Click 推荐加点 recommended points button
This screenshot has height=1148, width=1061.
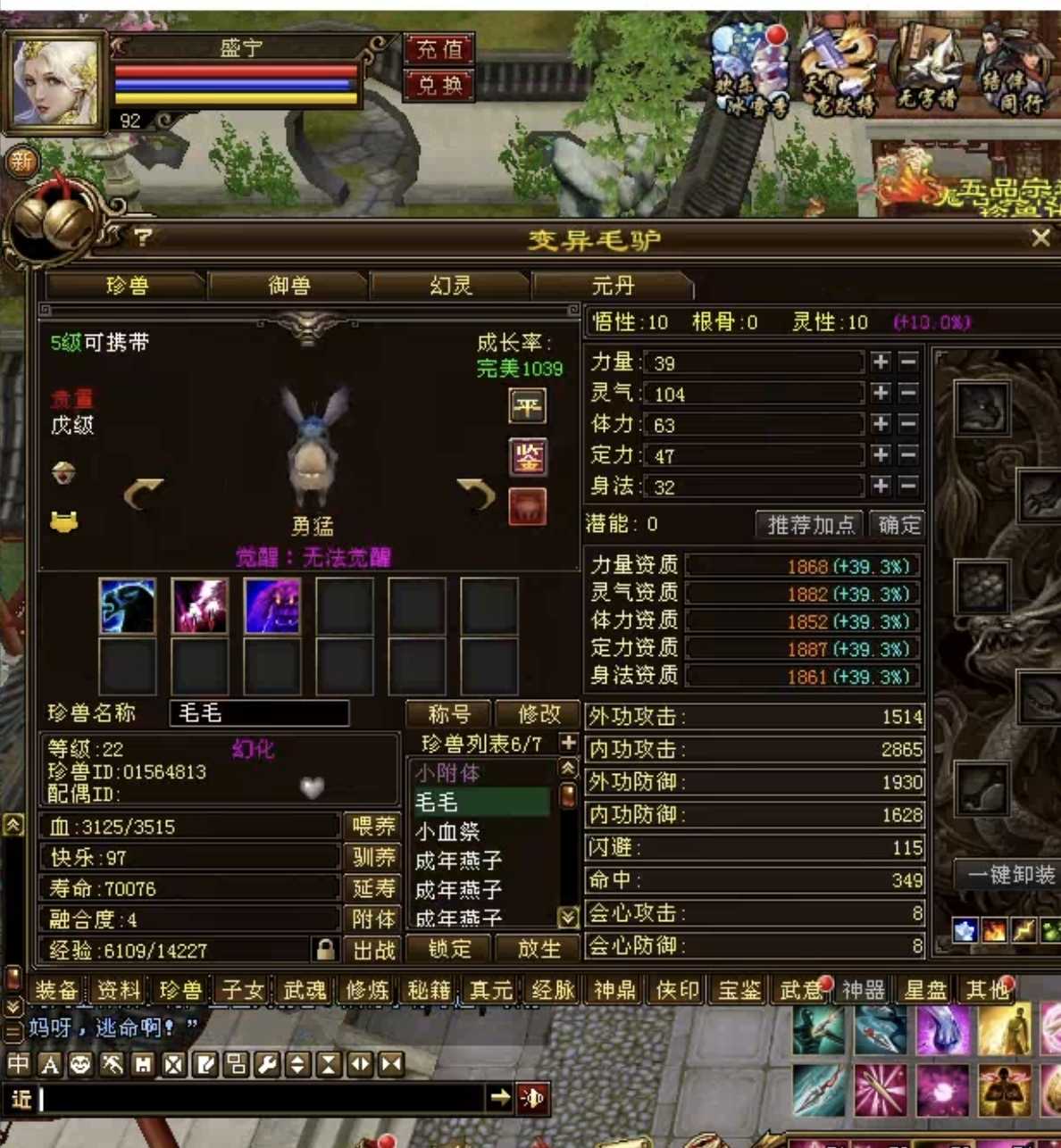point(811,525)
